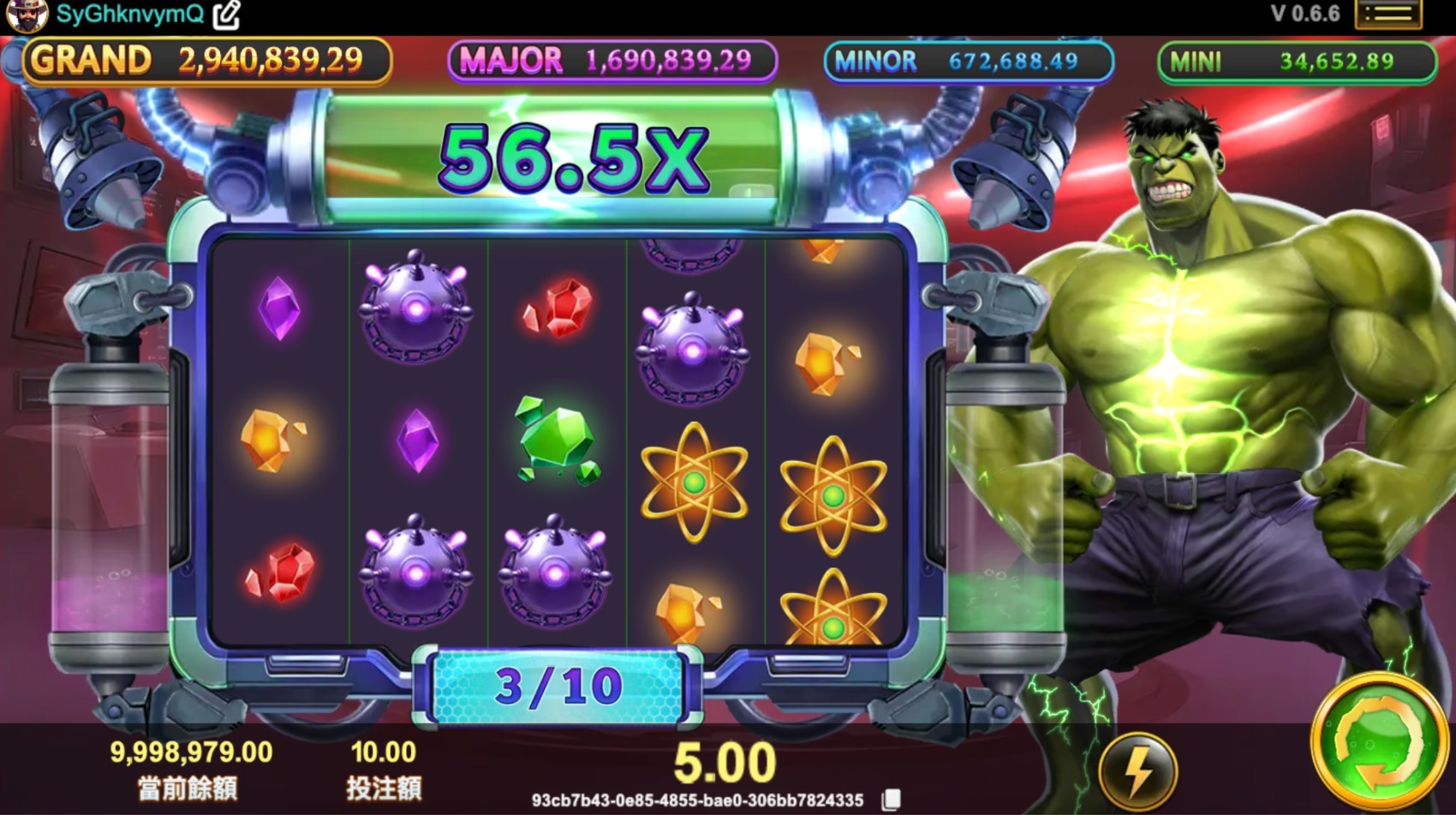1456x815 pixels.
Task: Click the MINOR jackpot counter
Action: pos(966,61)
